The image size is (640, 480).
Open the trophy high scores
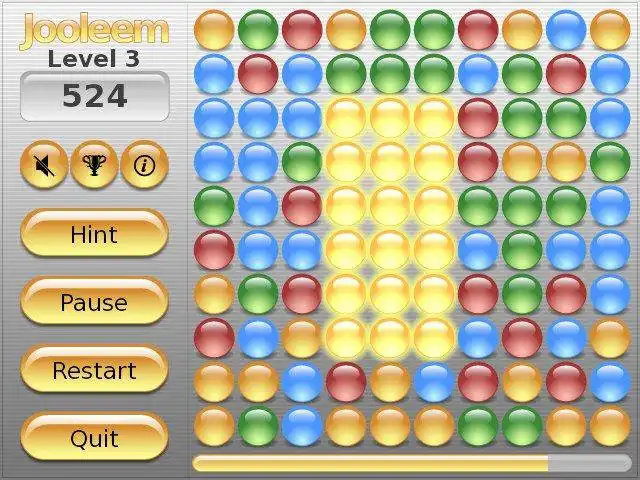(94, 165)
